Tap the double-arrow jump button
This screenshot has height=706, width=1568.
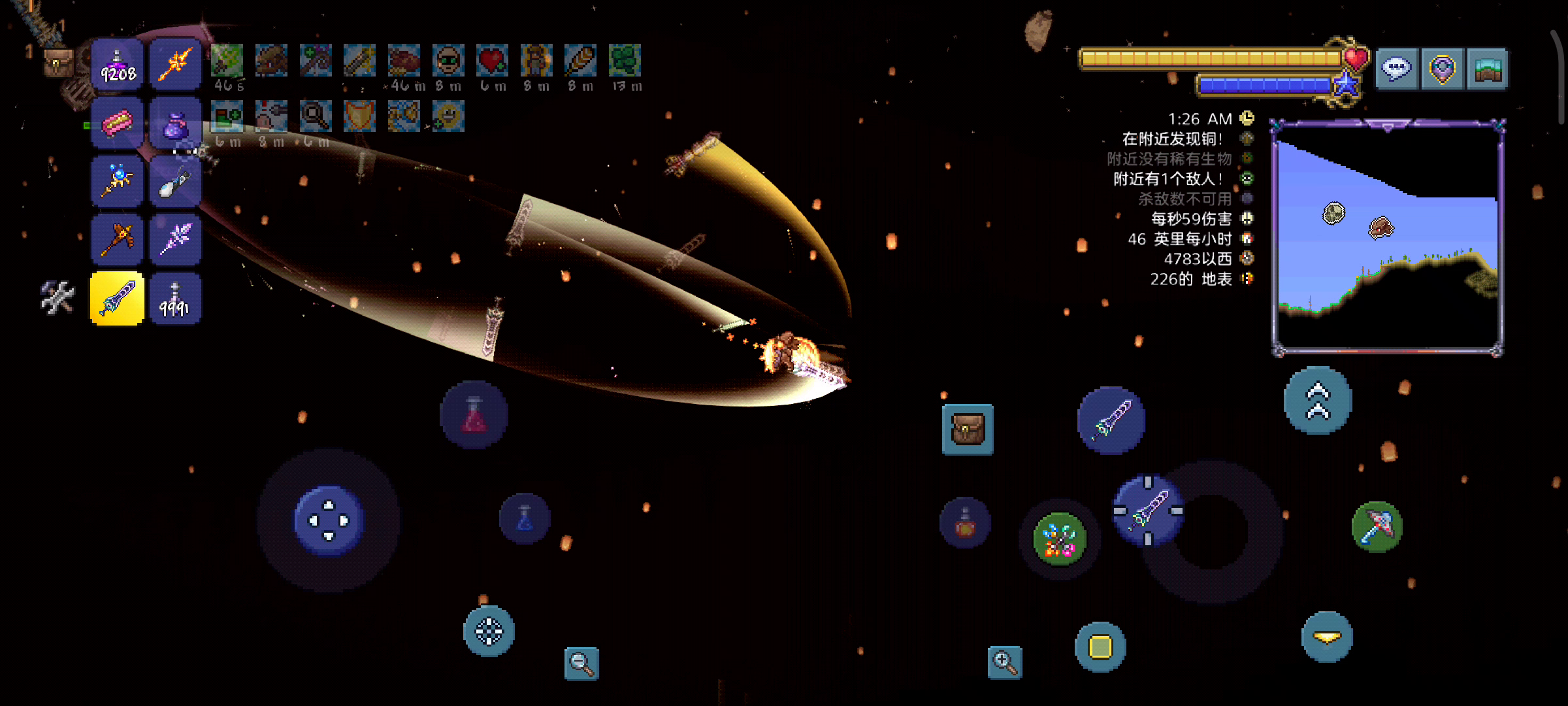point(1318,401)
